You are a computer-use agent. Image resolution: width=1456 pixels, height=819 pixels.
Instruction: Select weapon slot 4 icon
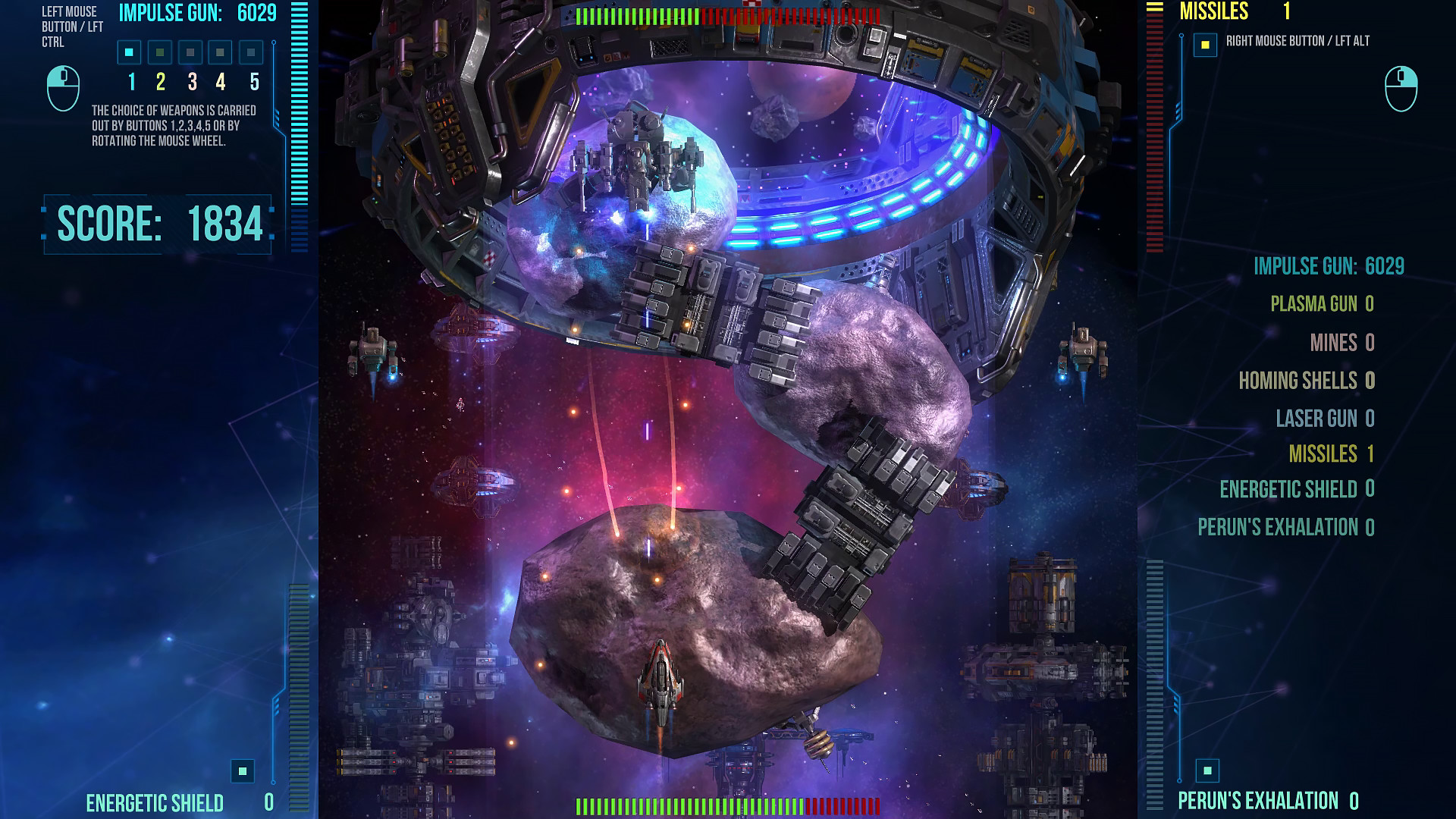219,52
